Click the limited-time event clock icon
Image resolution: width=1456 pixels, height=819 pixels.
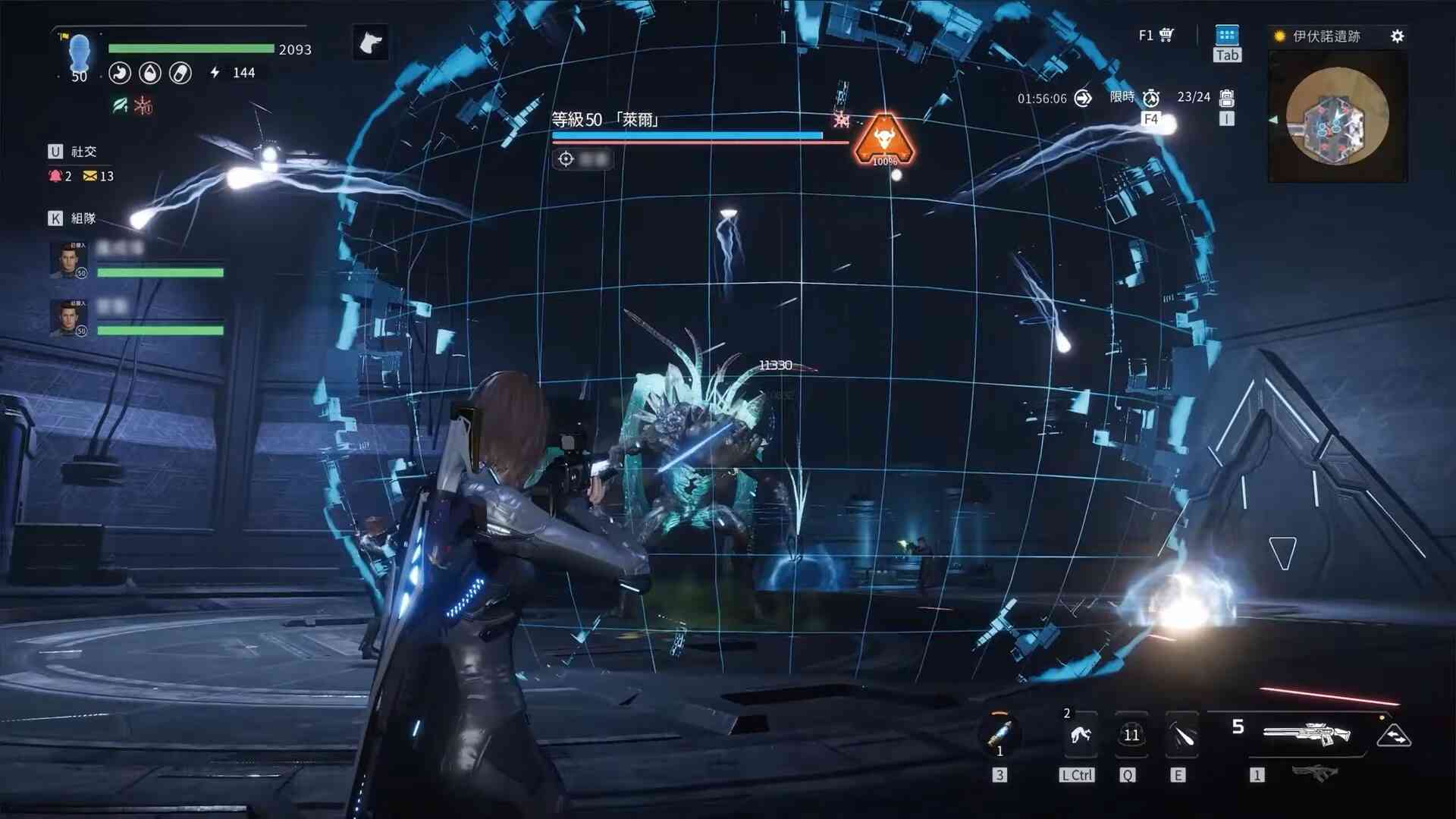pyautogui.click(x=1151, y=98)
